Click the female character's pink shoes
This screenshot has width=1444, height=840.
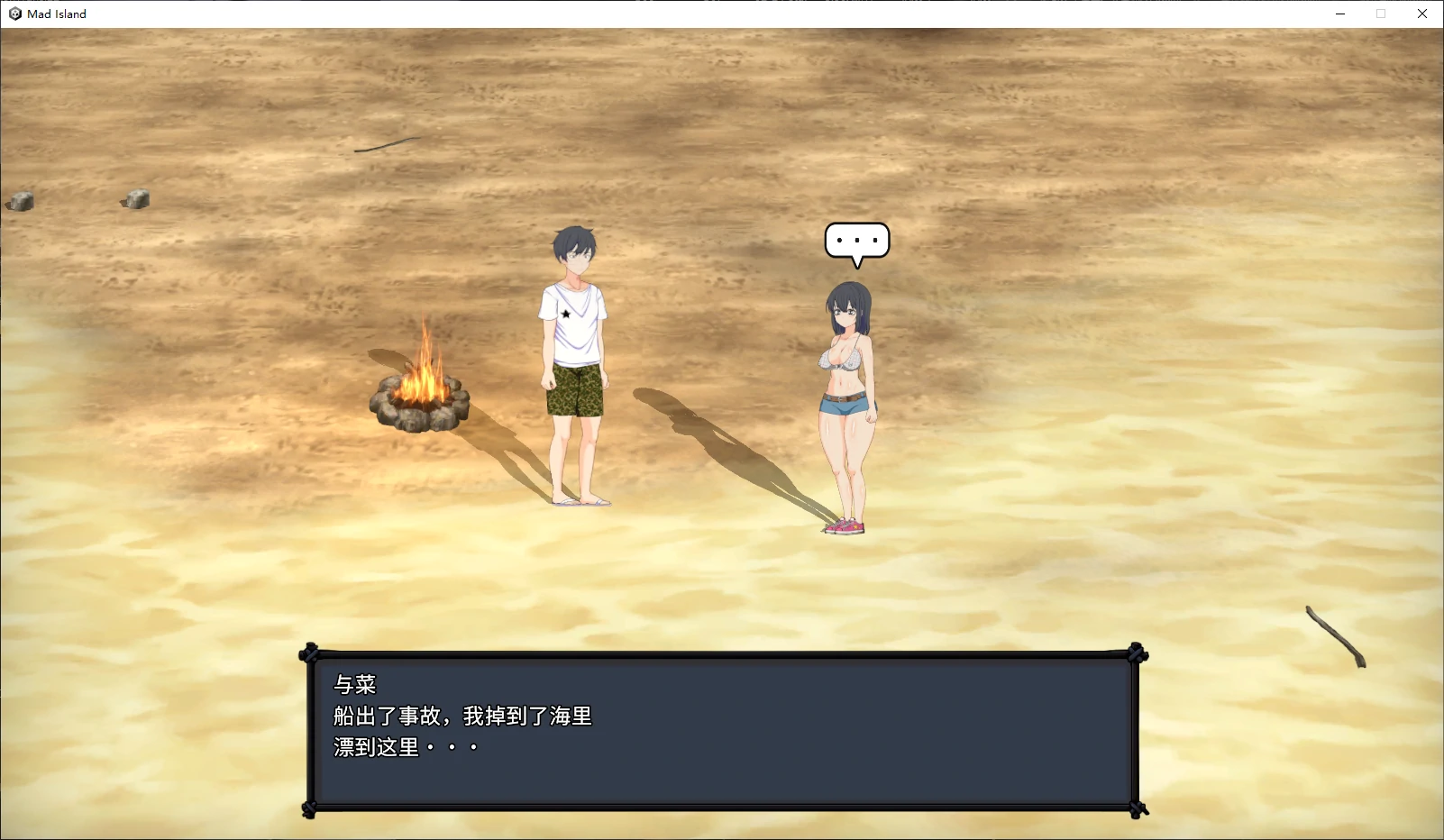(x=844, y=525)
